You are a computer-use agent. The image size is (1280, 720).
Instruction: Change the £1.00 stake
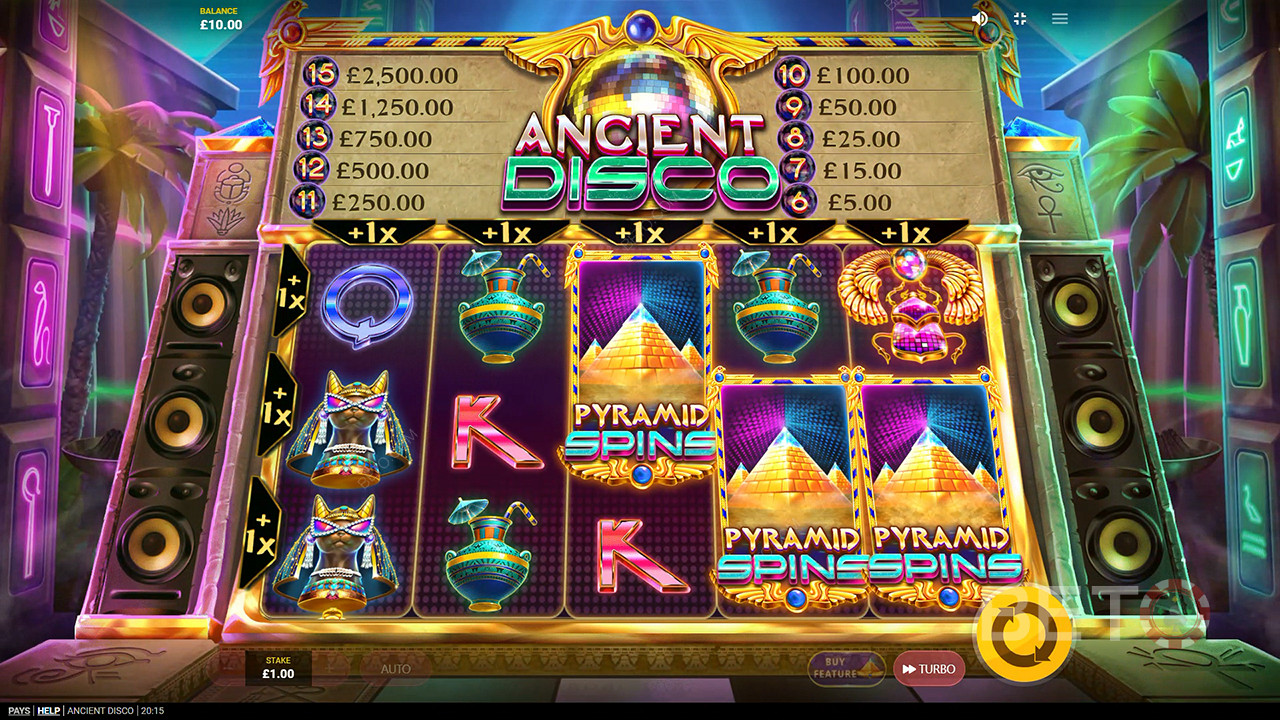278,668
